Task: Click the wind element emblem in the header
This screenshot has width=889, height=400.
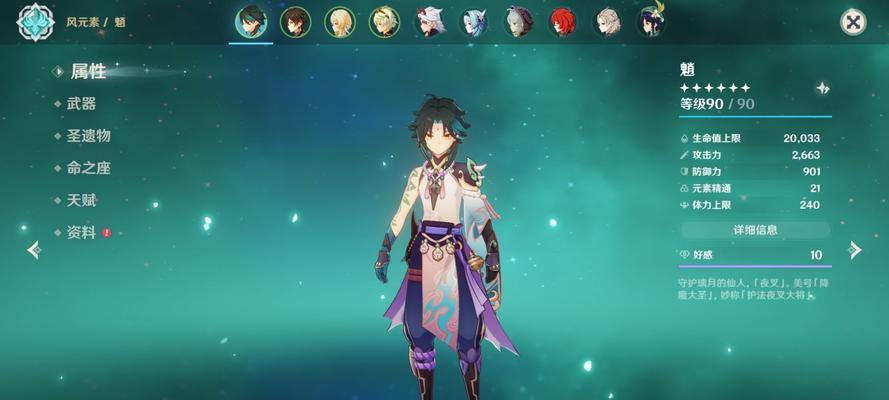Action: click(35, 22)
